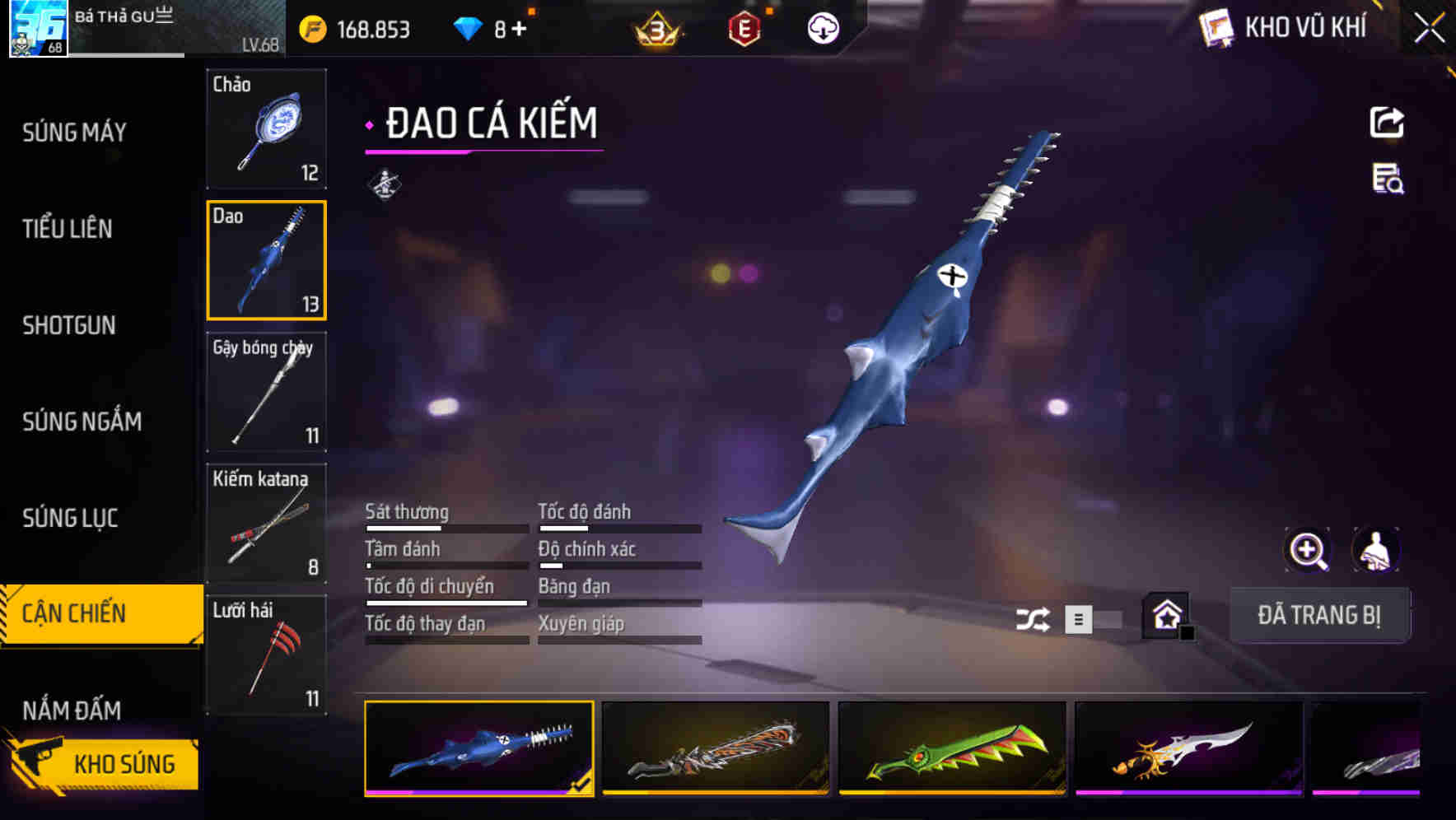Click the magnifier zoom-in icon

click(x=1308, y=550)
